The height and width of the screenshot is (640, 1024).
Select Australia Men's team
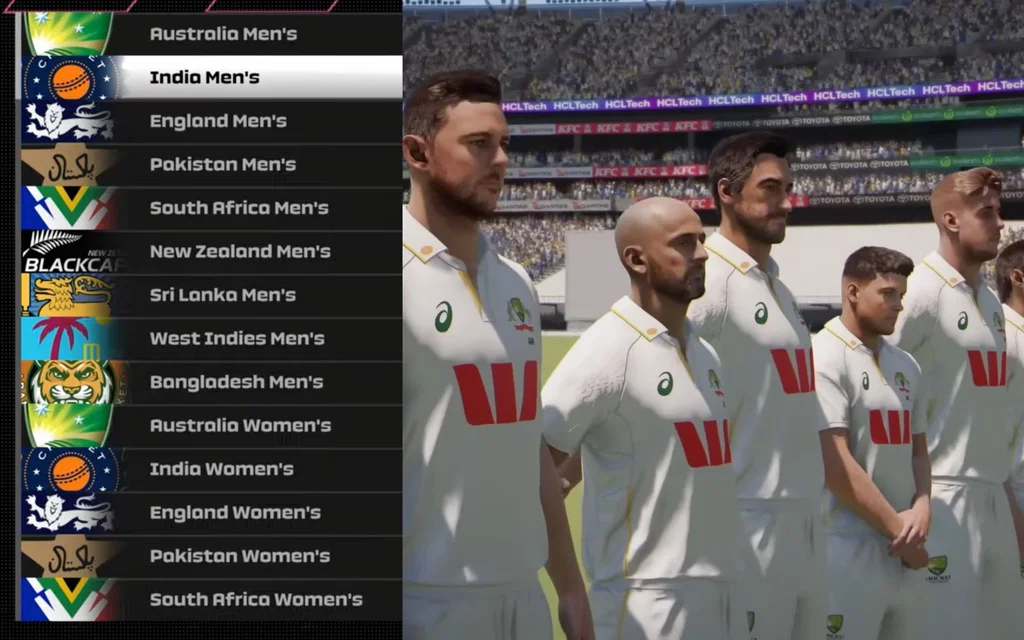[x=223, y=34]
